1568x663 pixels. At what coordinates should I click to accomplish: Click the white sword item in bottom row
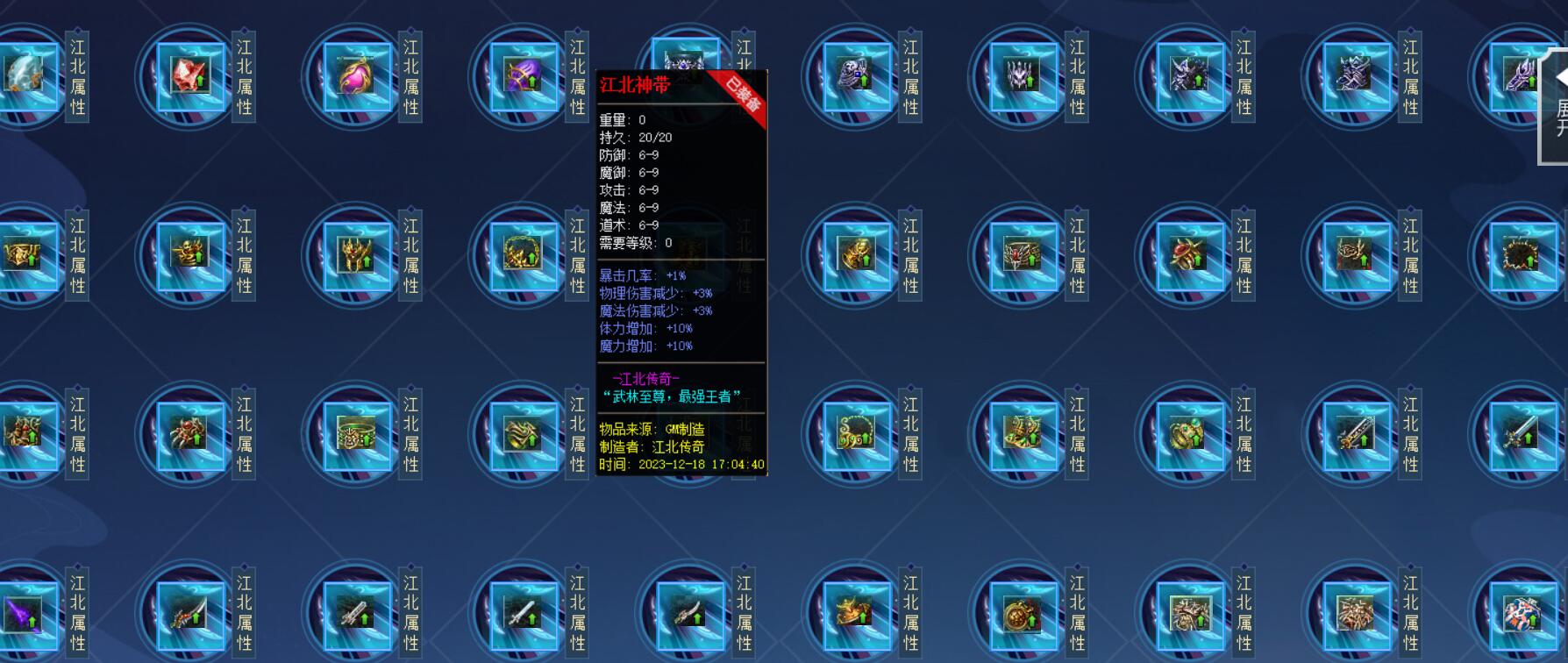pyautogui.click(x=522, y=614)
